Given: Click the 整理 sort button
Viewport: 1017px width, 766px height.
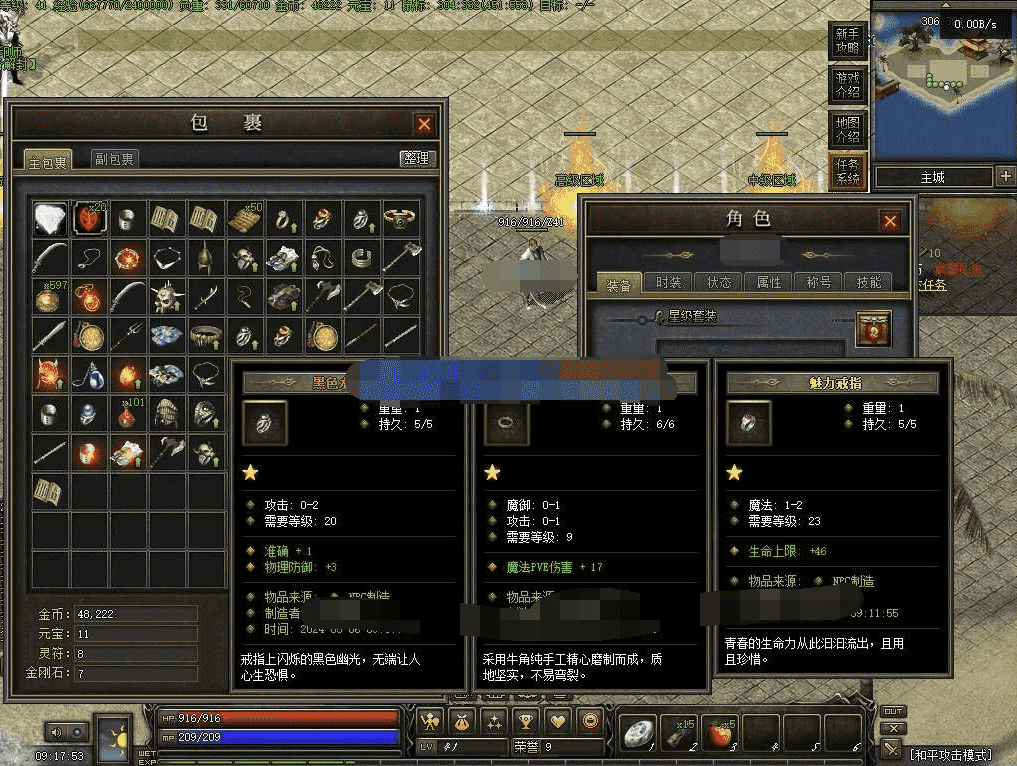Looking at the screenshot, I should point(416,159).
